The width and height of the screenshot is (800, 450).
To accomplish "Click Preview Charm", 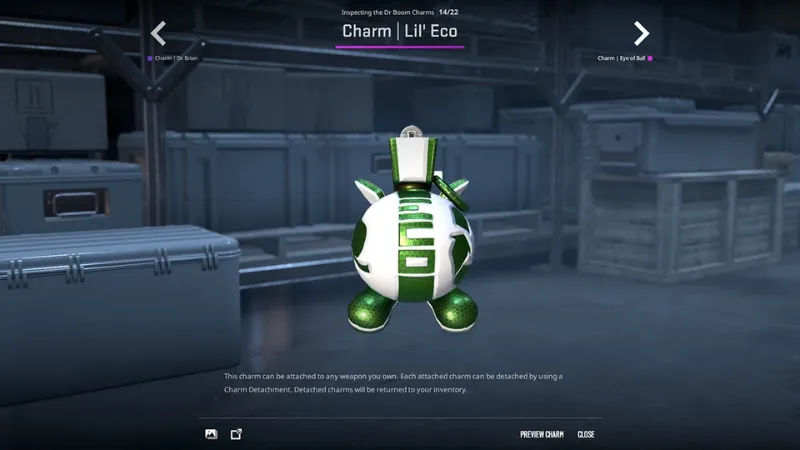I will pos(542,435).
